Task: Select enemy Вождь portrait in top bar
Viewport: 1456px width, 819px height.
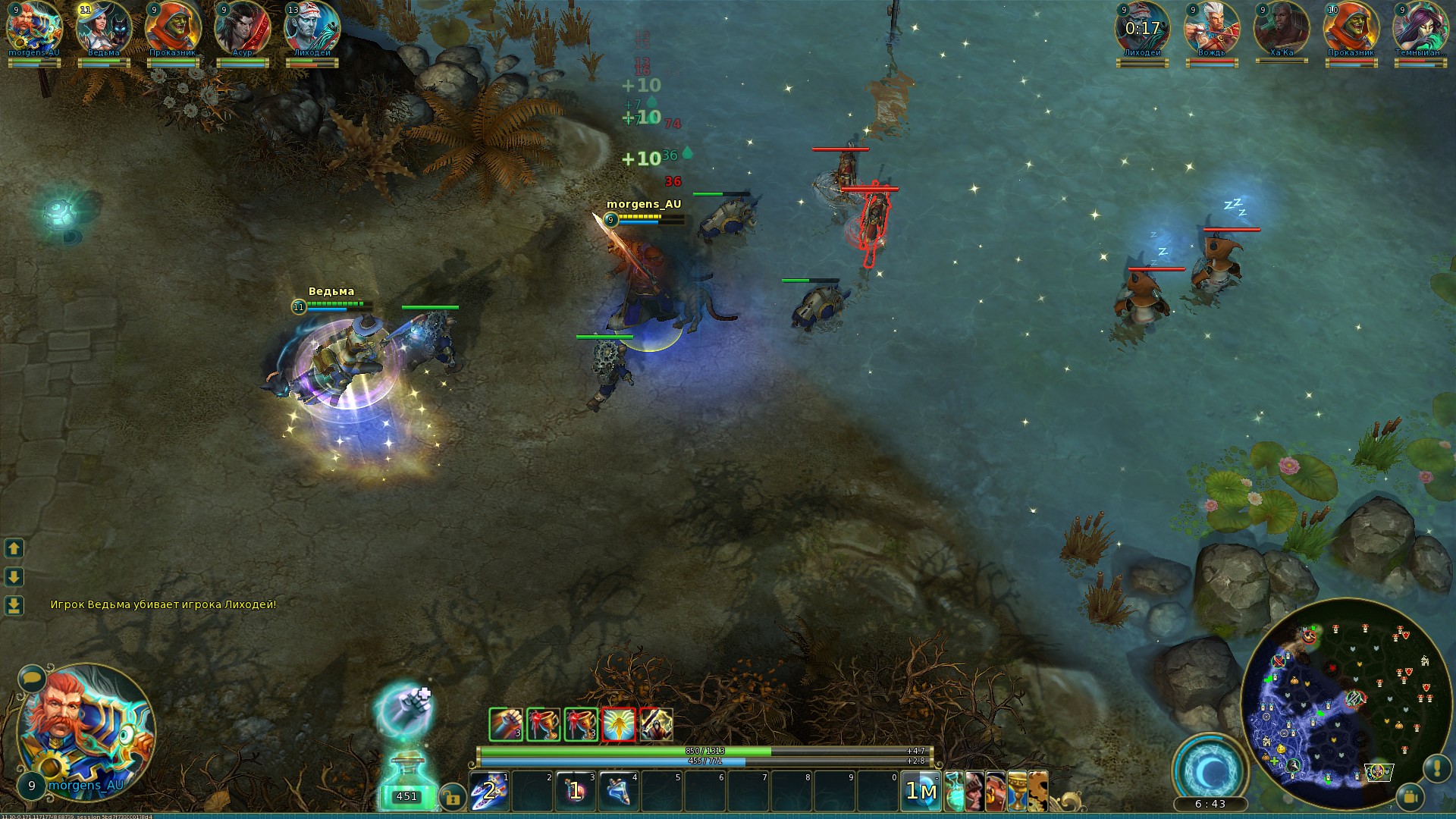Action: click(1212, 29)
